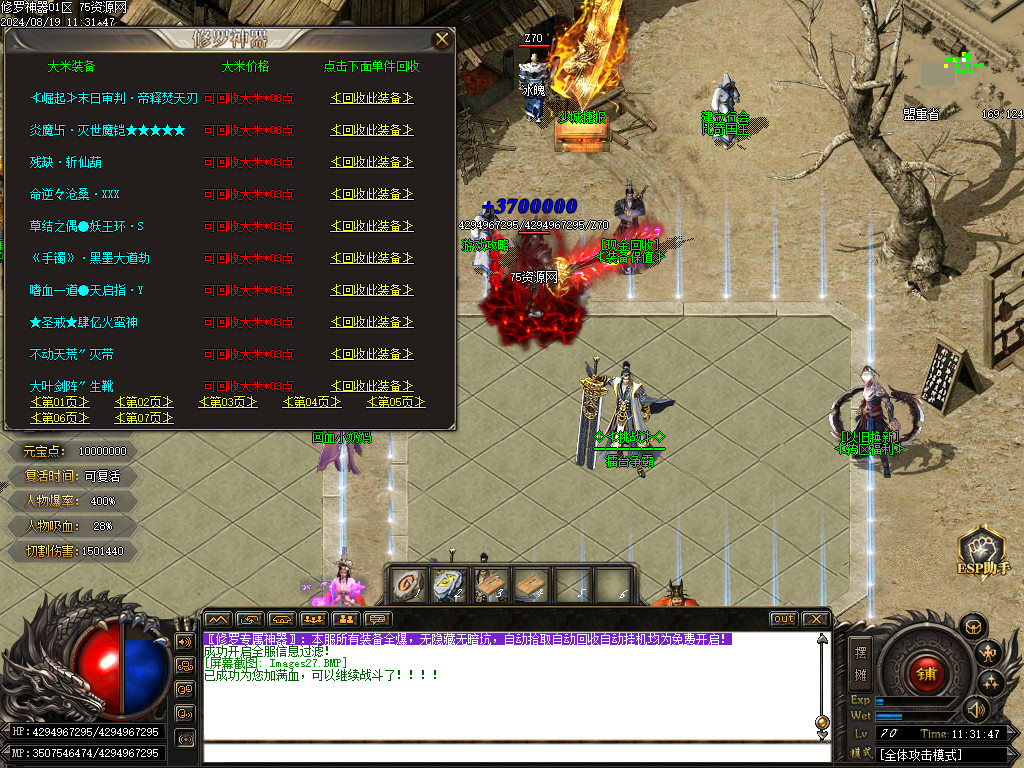
Task: Go to page 第02页
Action: [x=144, y=402]
